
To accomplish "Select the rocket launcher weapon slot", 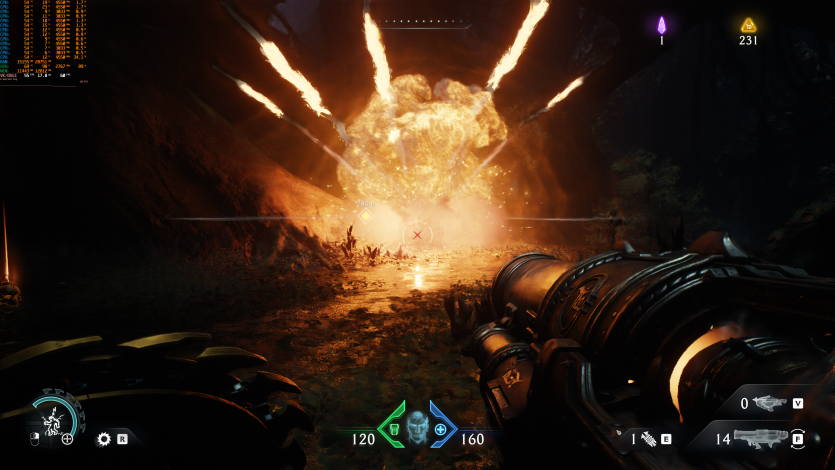I will pyautogui.click(x=762, y=438).
